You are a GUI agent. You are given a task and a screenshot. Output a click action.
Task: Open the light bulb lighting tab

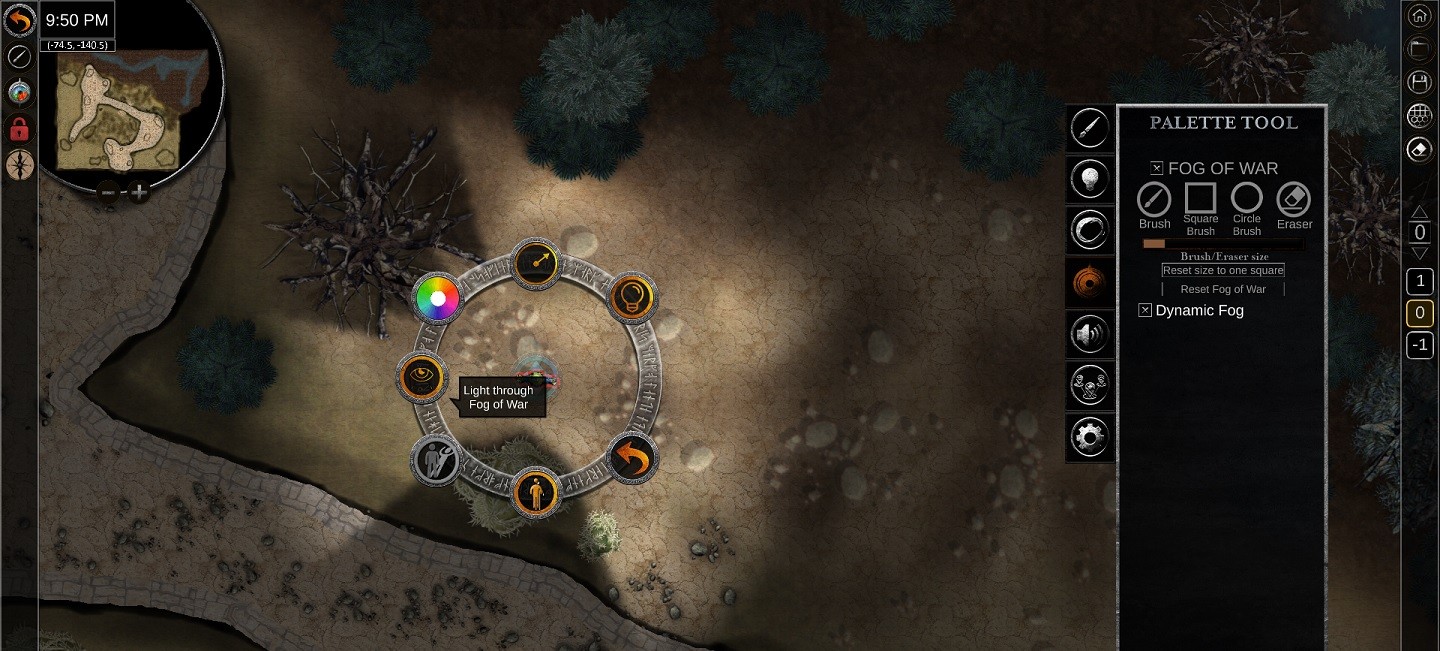click(1090, 179)
